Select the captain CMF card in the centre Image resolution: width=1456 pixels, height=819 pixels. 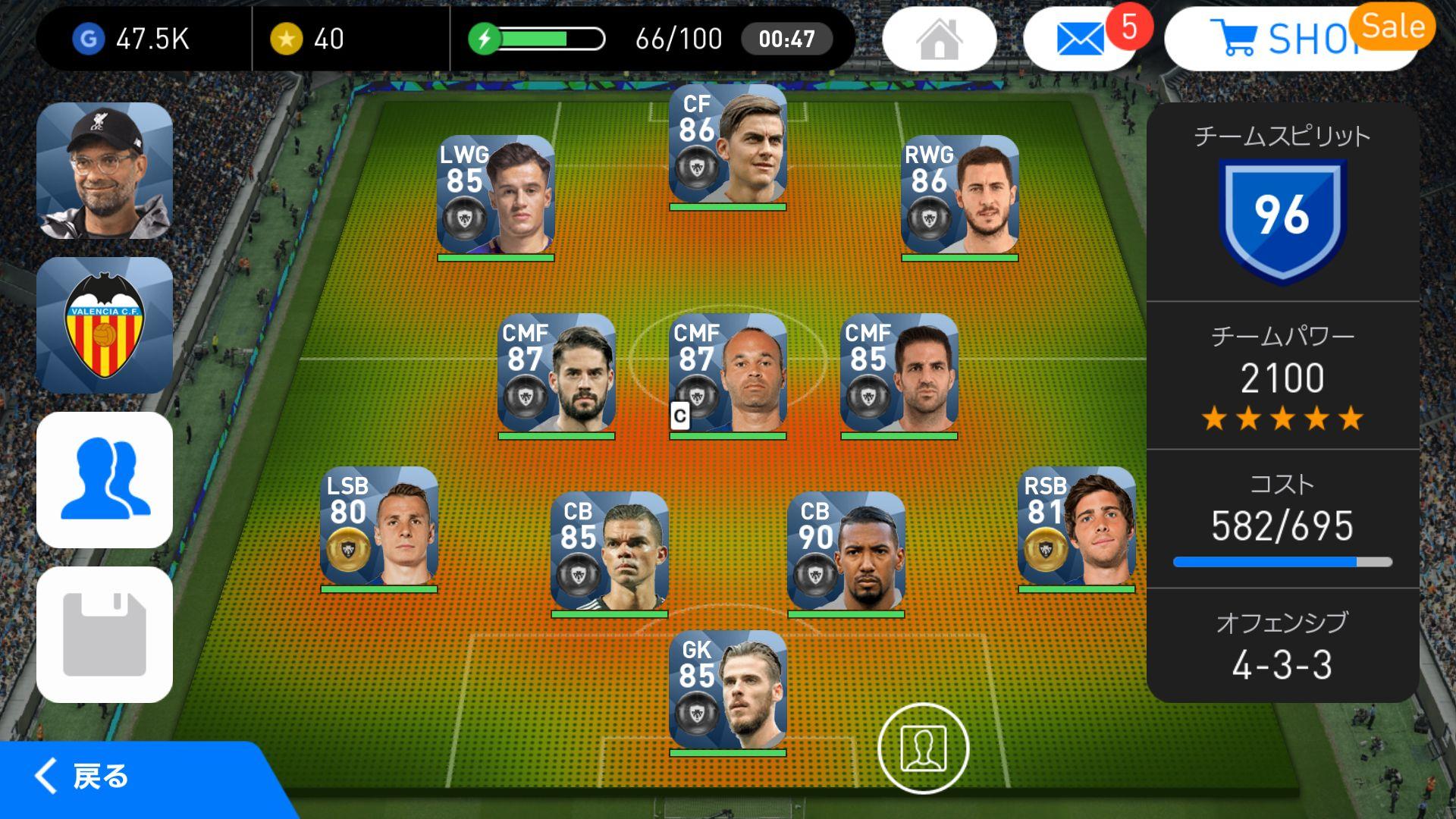(727, 374)
